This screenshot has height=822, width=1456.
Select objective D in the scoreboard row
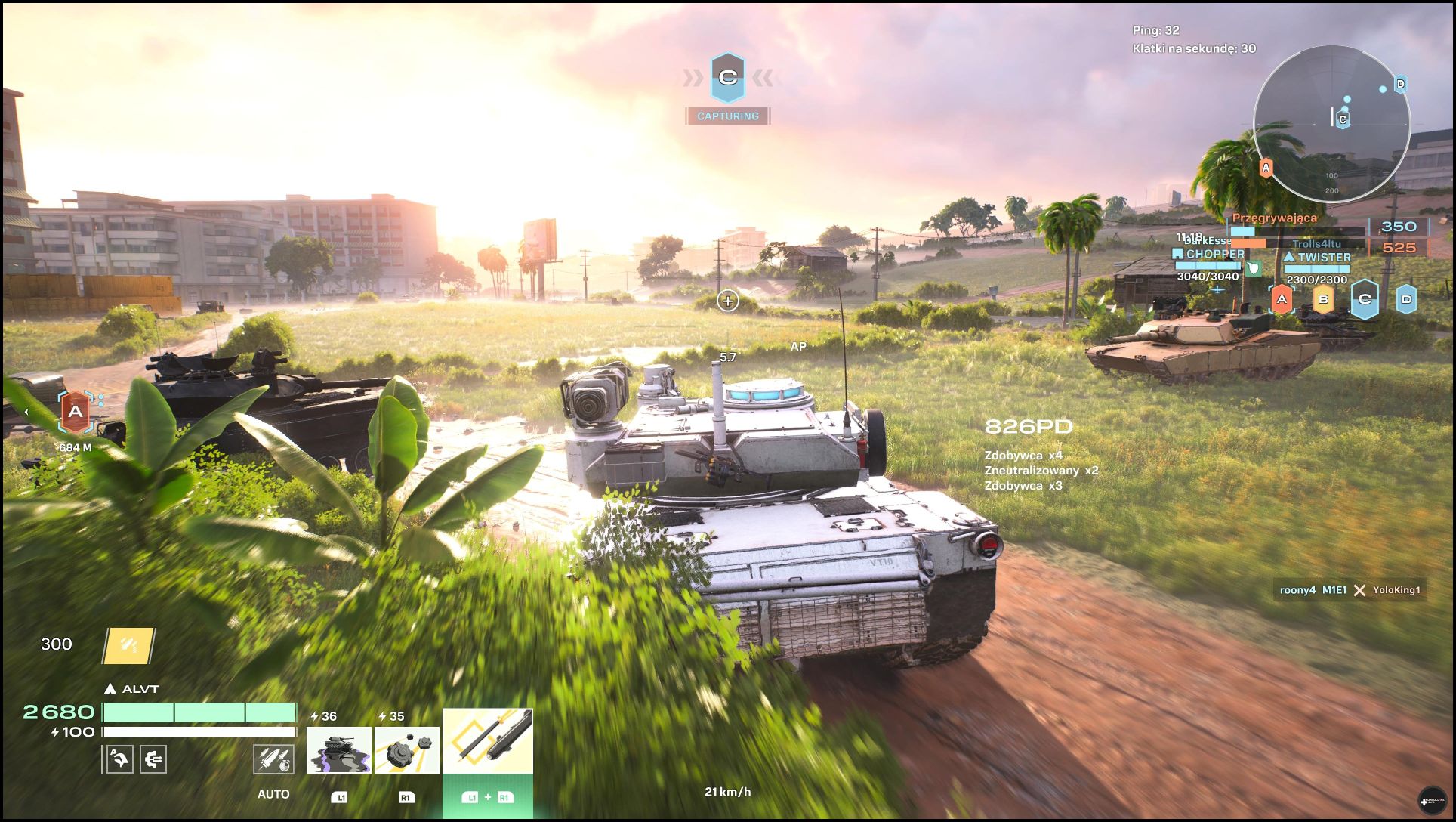click(1405, 299)
